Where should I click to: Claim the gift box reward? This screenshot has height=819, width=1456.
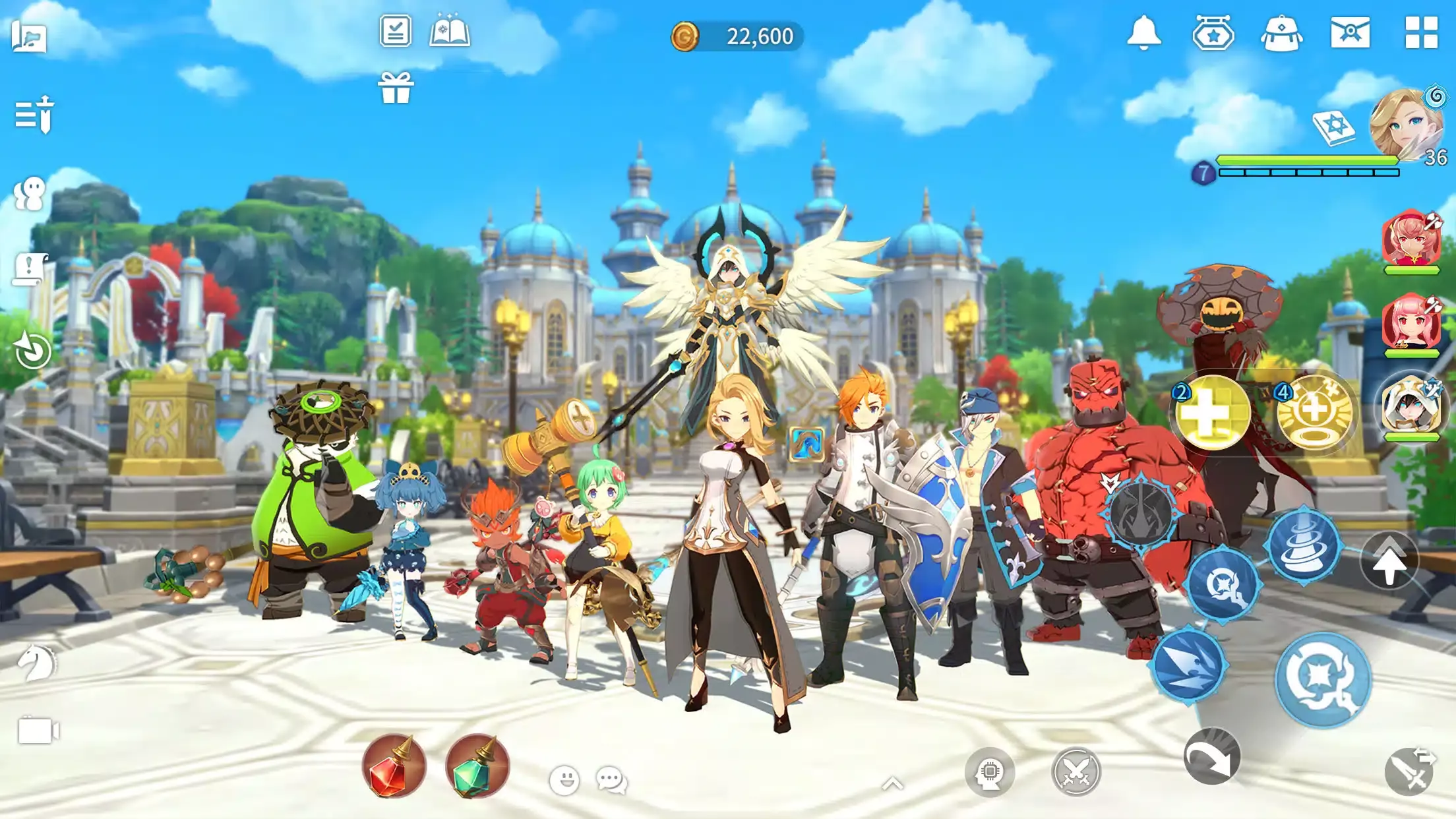point(396,88)
